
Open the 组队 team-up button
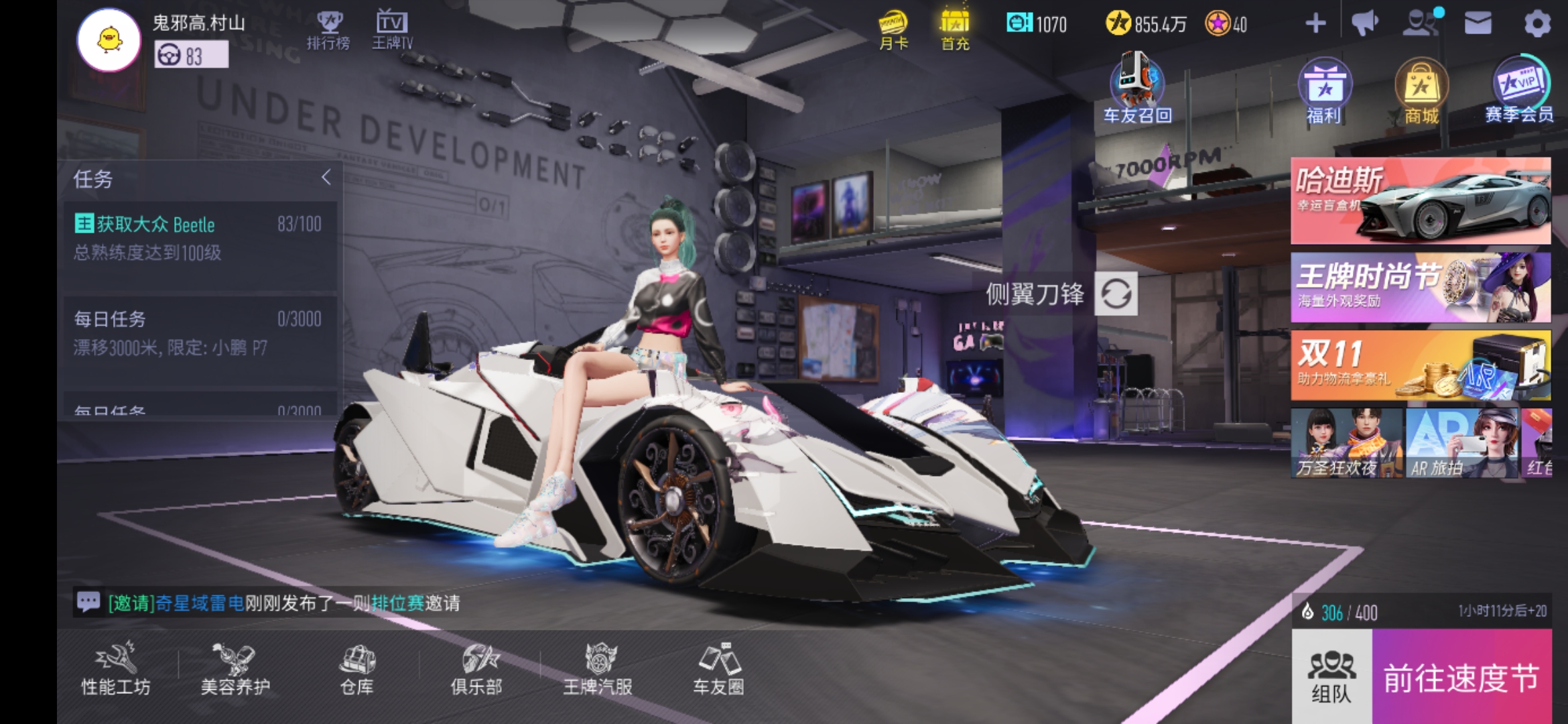pos(1331,676)
